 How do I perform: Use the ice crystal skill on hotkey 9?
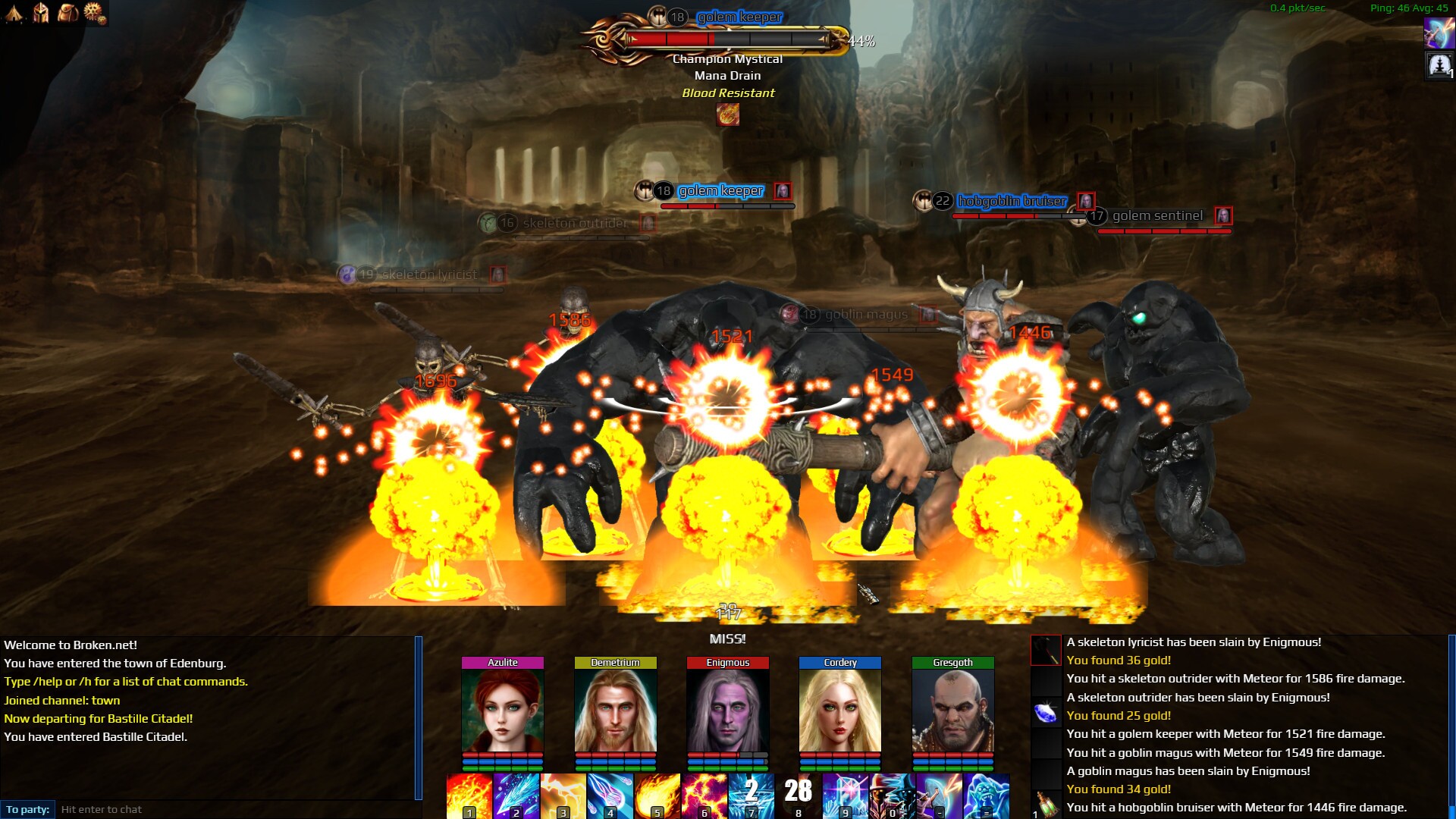846,795
